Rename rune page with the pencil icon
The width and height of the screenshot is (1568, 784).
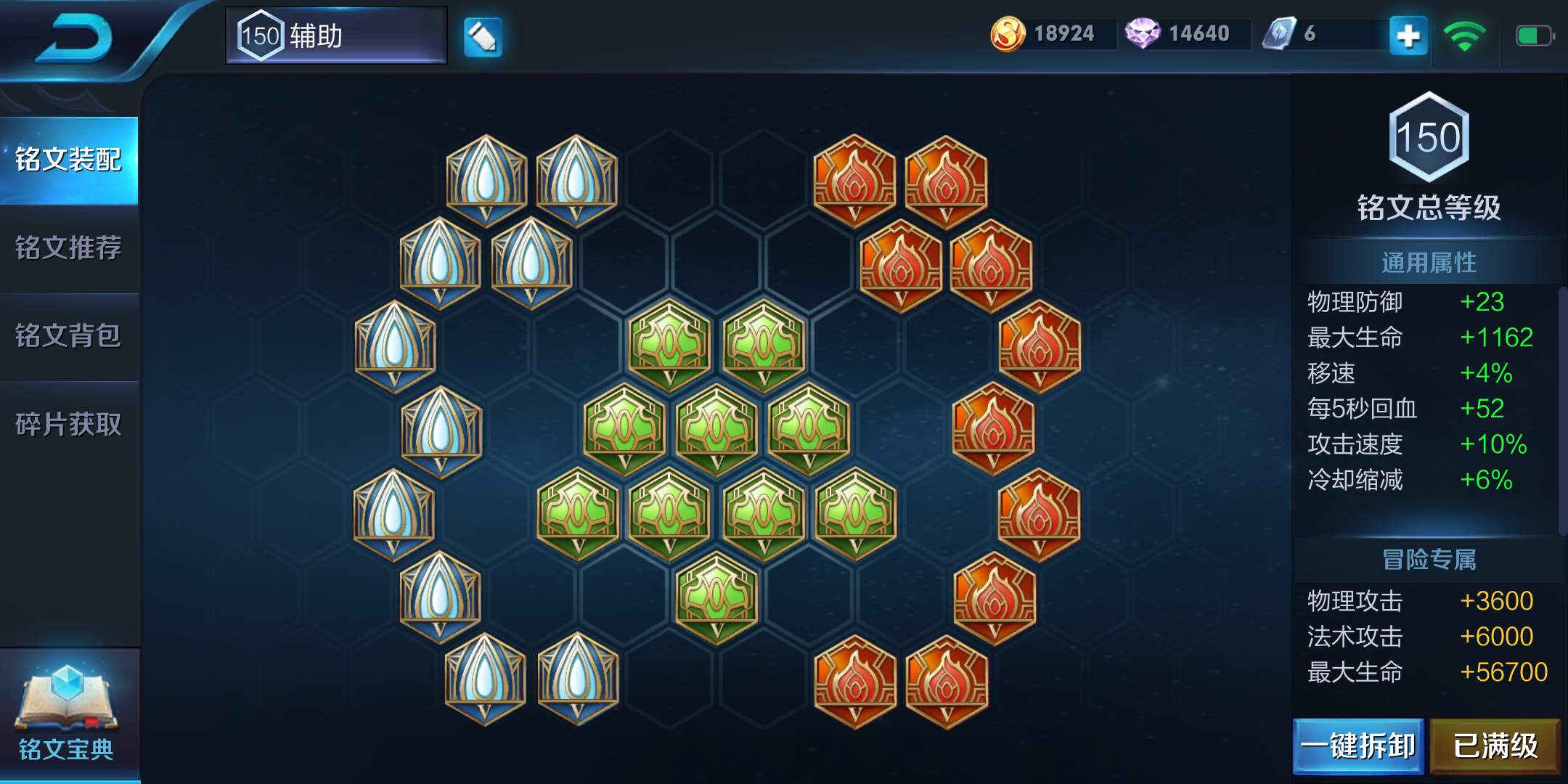483,36
